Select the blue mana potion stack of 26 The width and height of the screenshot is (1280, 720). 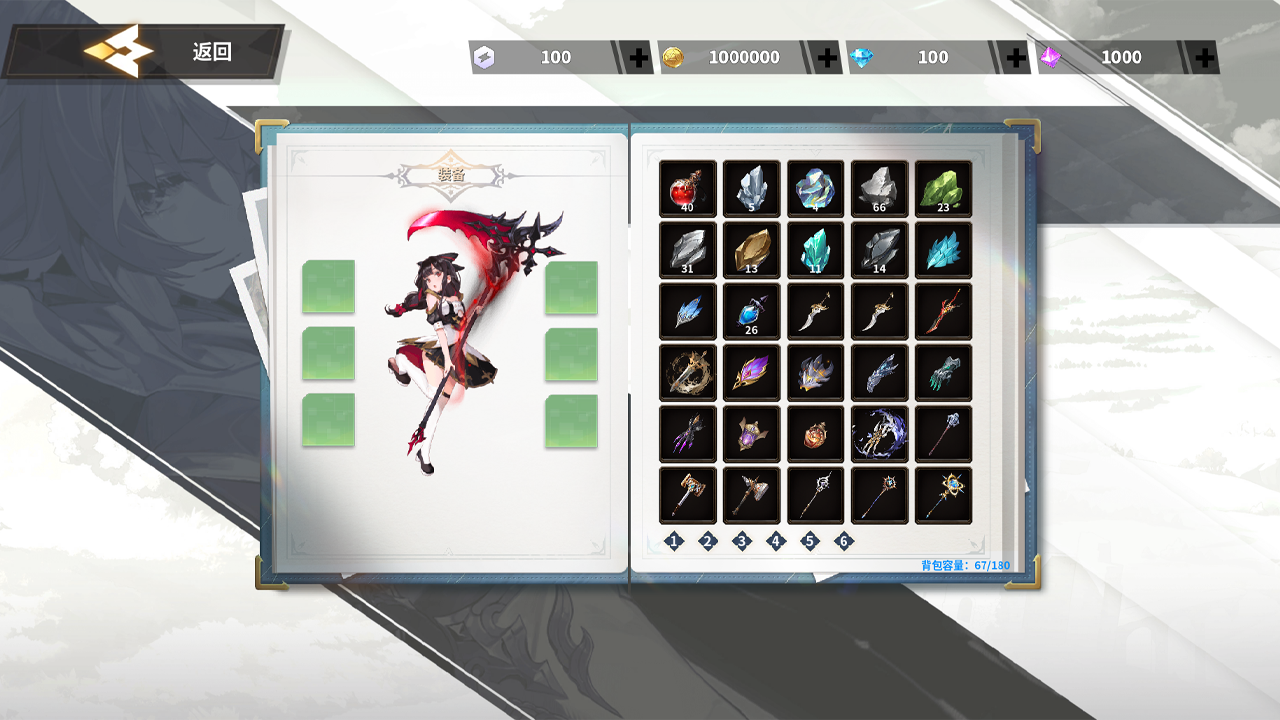[751, 311]
